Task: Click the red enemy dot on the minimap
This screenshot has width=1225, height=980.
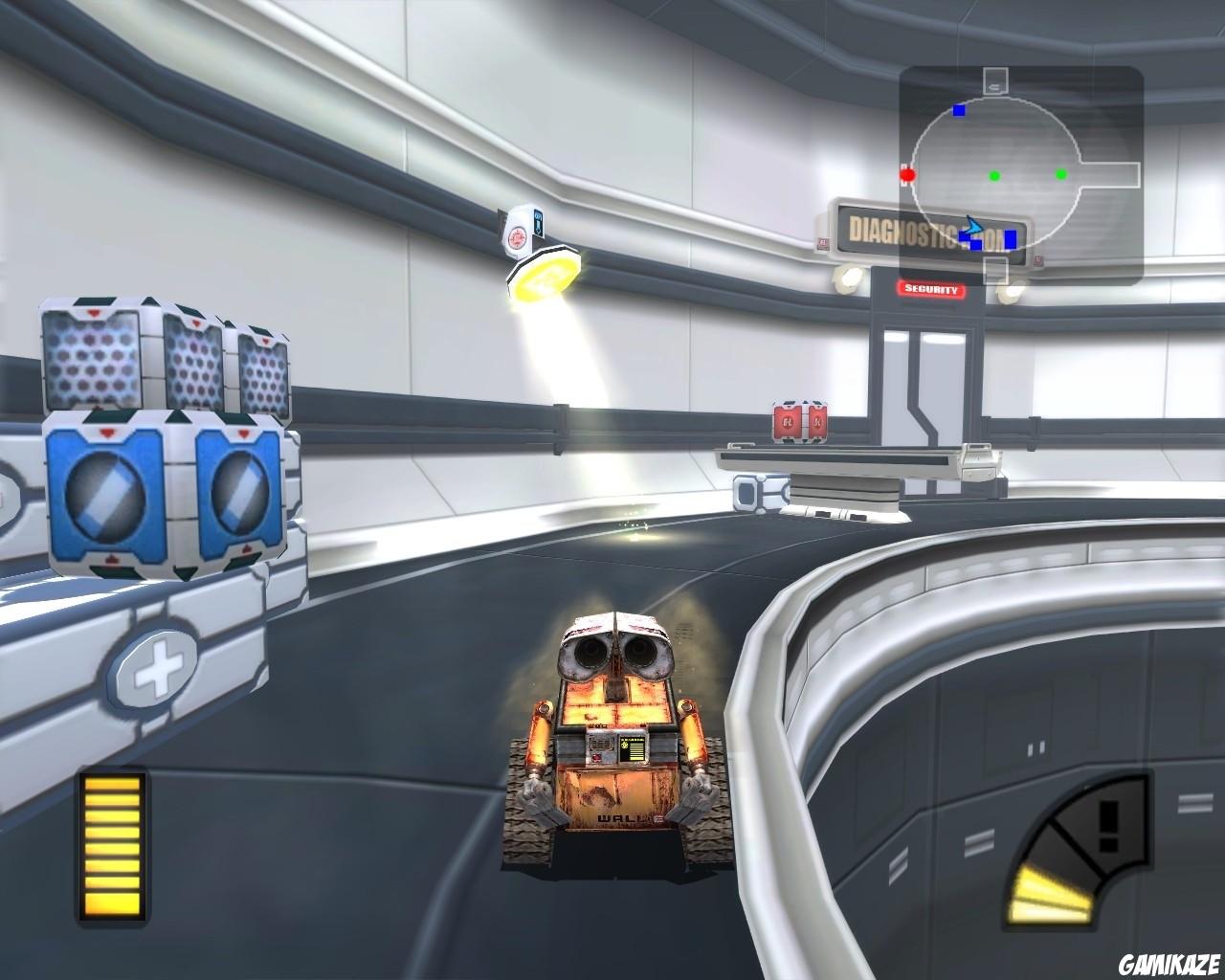Action: tap(907, 175)
